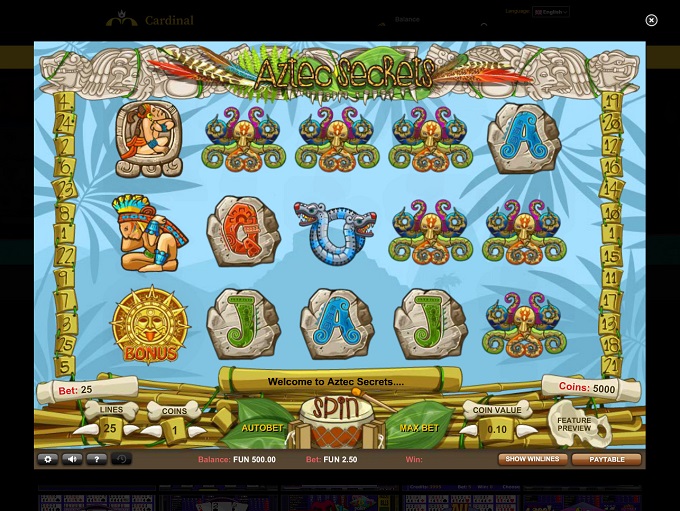Image resolution: width=680 pixels, height=511 pixels.
Task: Close the game overlay with the X
Action: (651, 20)
